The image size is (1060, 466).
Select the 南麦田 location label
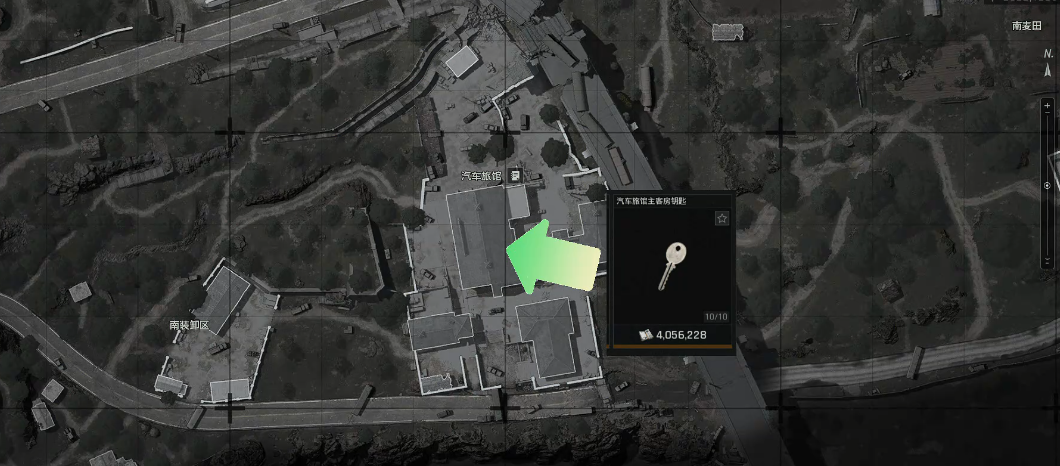click(1027, 26)
